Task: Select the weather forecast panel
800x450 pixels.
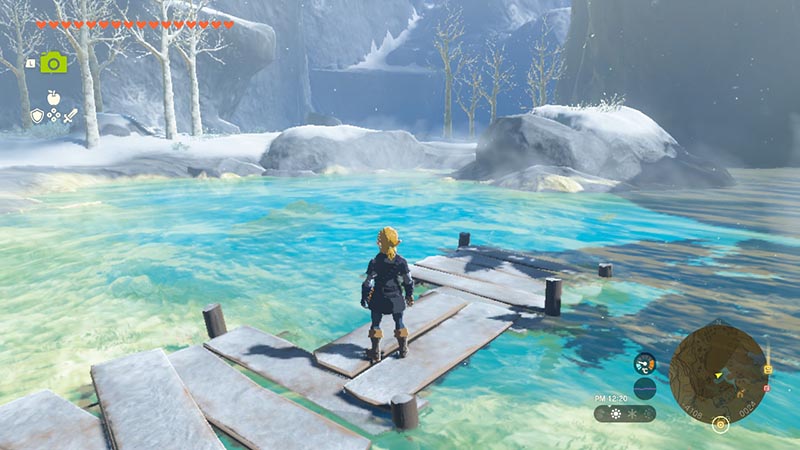Action: click(624, 413)
